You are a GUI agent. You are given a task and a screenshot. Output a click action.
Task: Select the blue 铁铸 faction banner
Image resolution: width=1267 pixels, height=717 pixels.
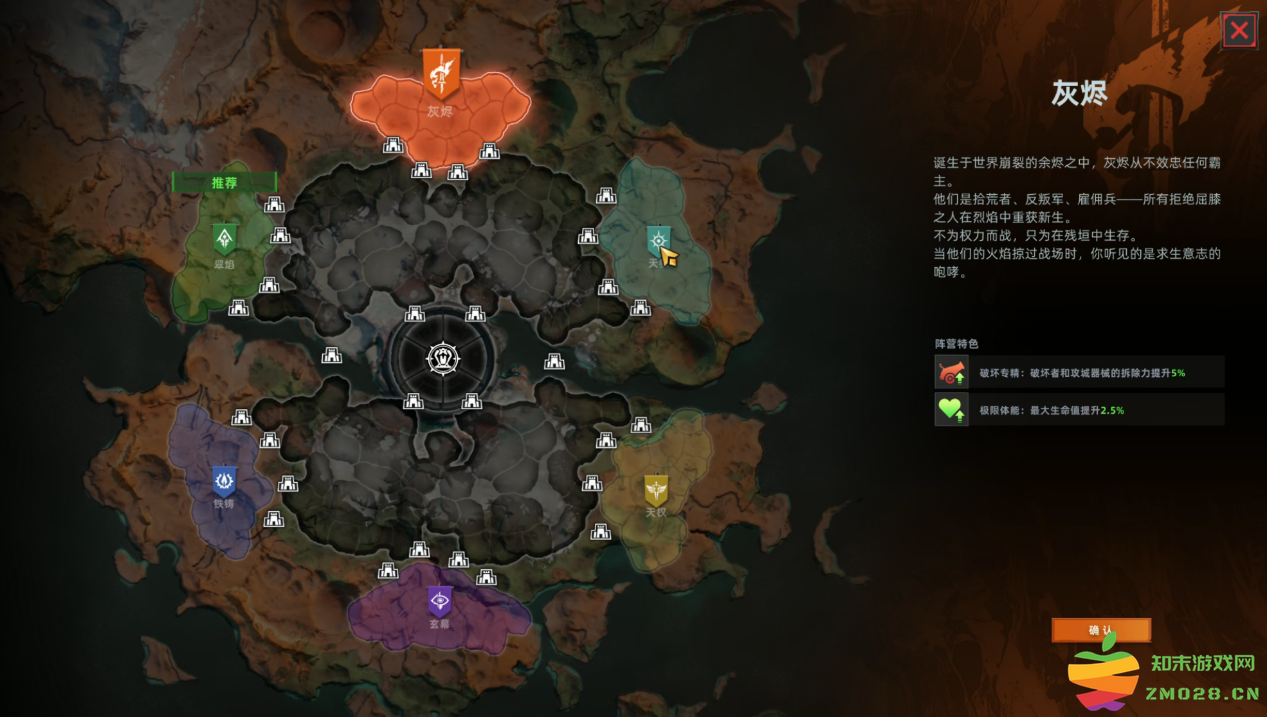tap(224, 482)
